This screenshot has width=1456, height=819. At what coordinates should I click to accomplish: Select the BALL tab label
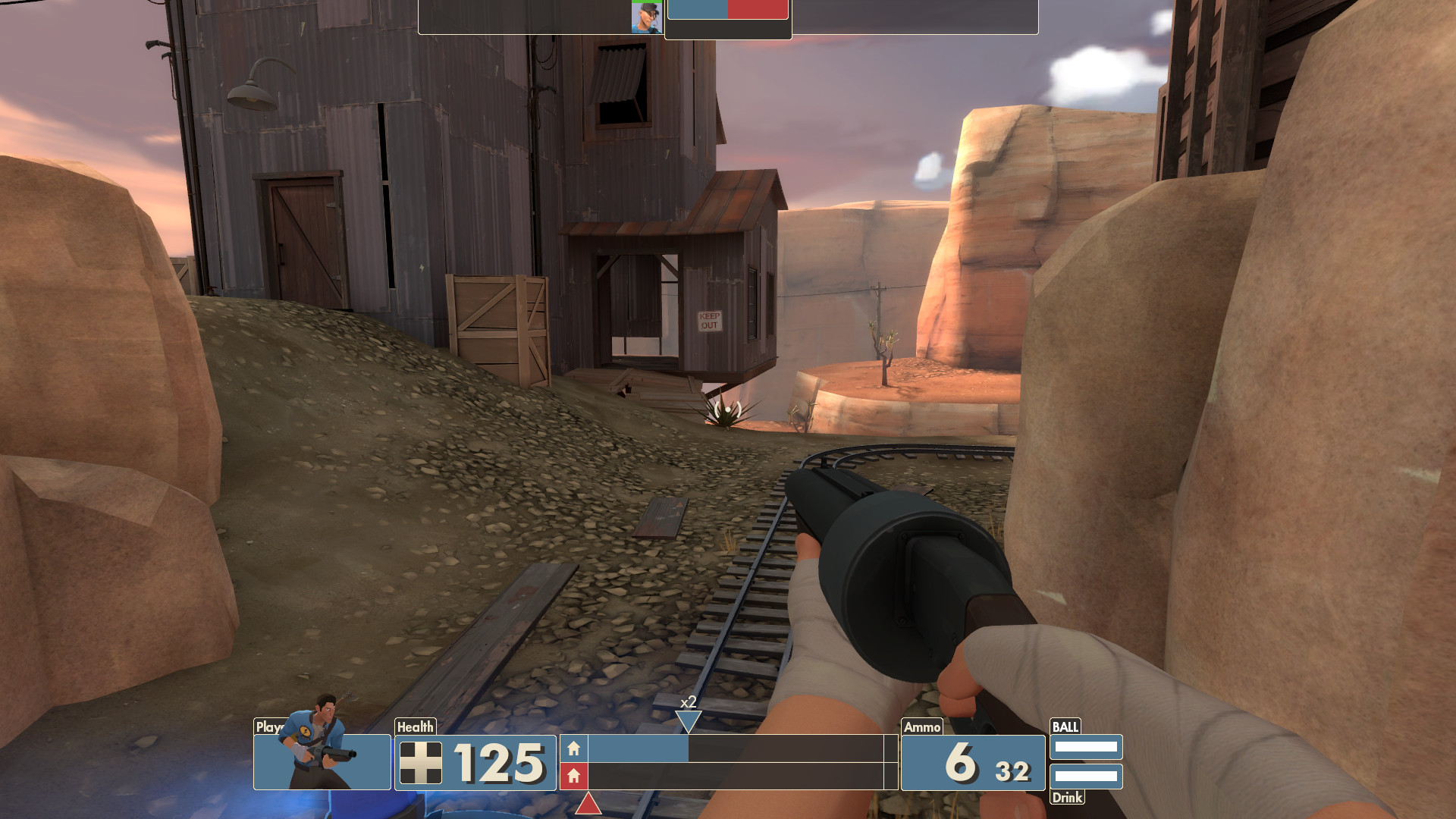click(1065, 726)
